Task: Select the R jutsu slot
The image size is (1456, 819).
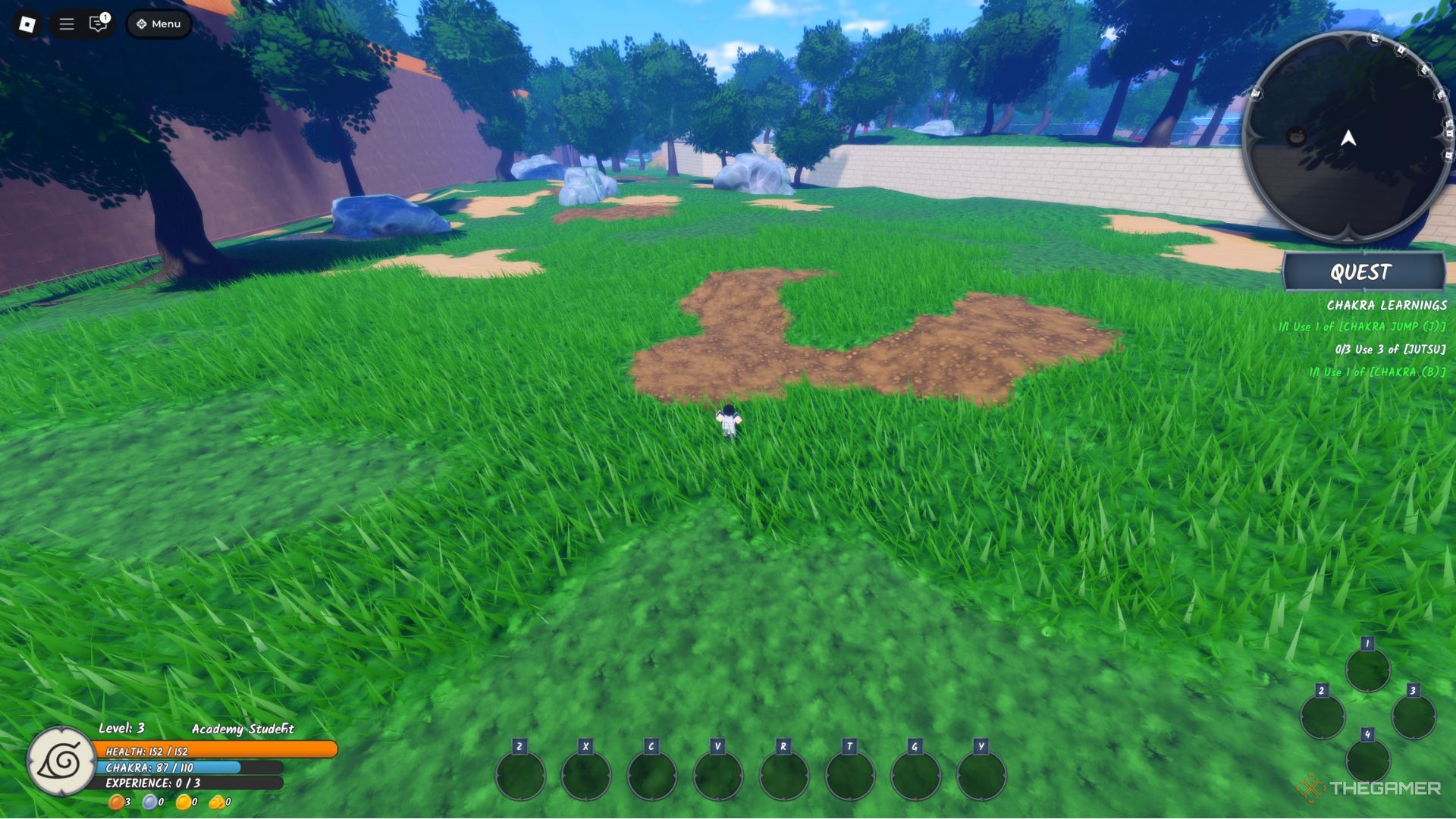Action: pyautogui.click(x=784, y=775)
